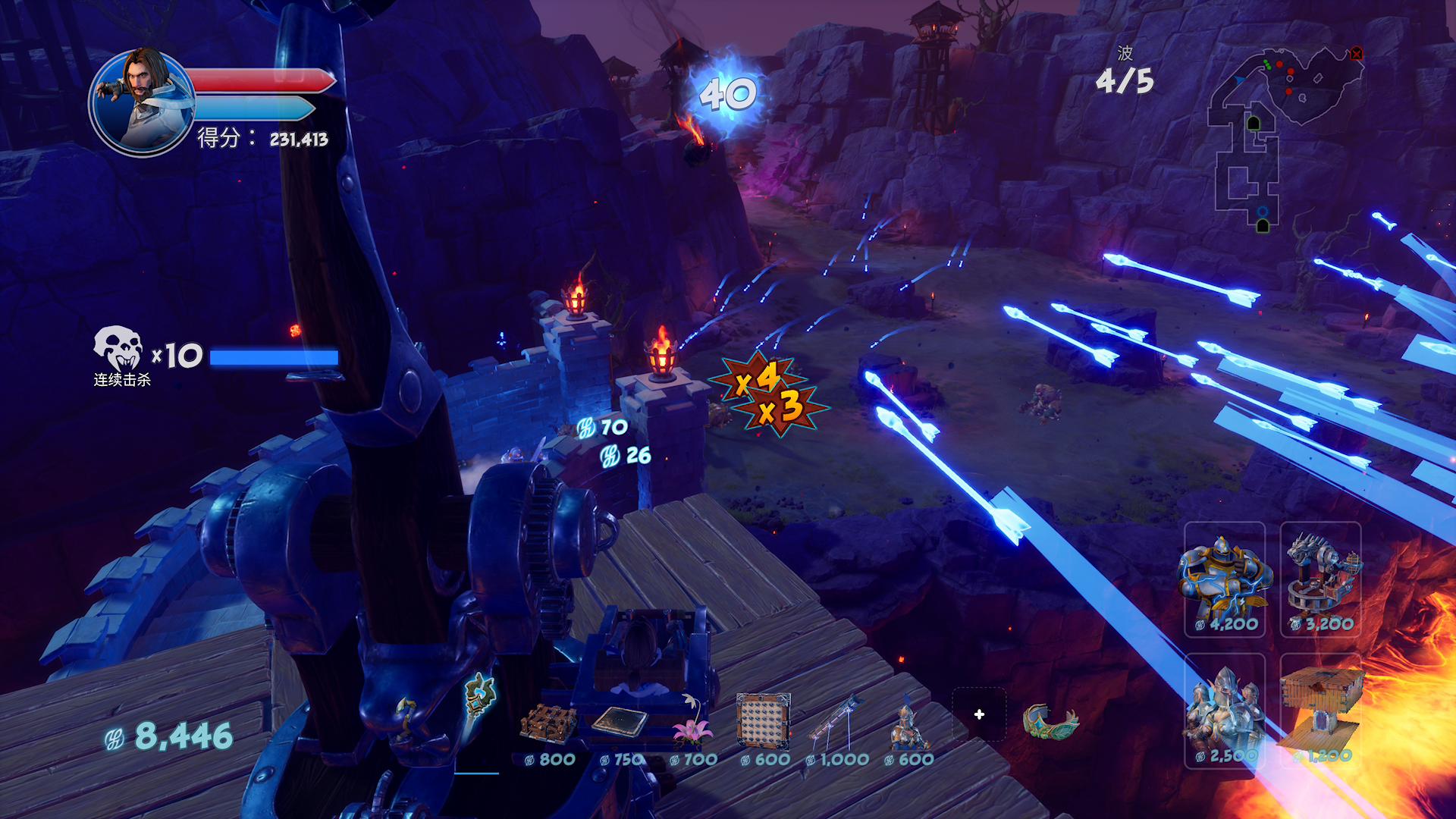1456x819 pixels.
Task: Select the lightning golem war machine costing 4,200
Action: tap(1225, 580)
